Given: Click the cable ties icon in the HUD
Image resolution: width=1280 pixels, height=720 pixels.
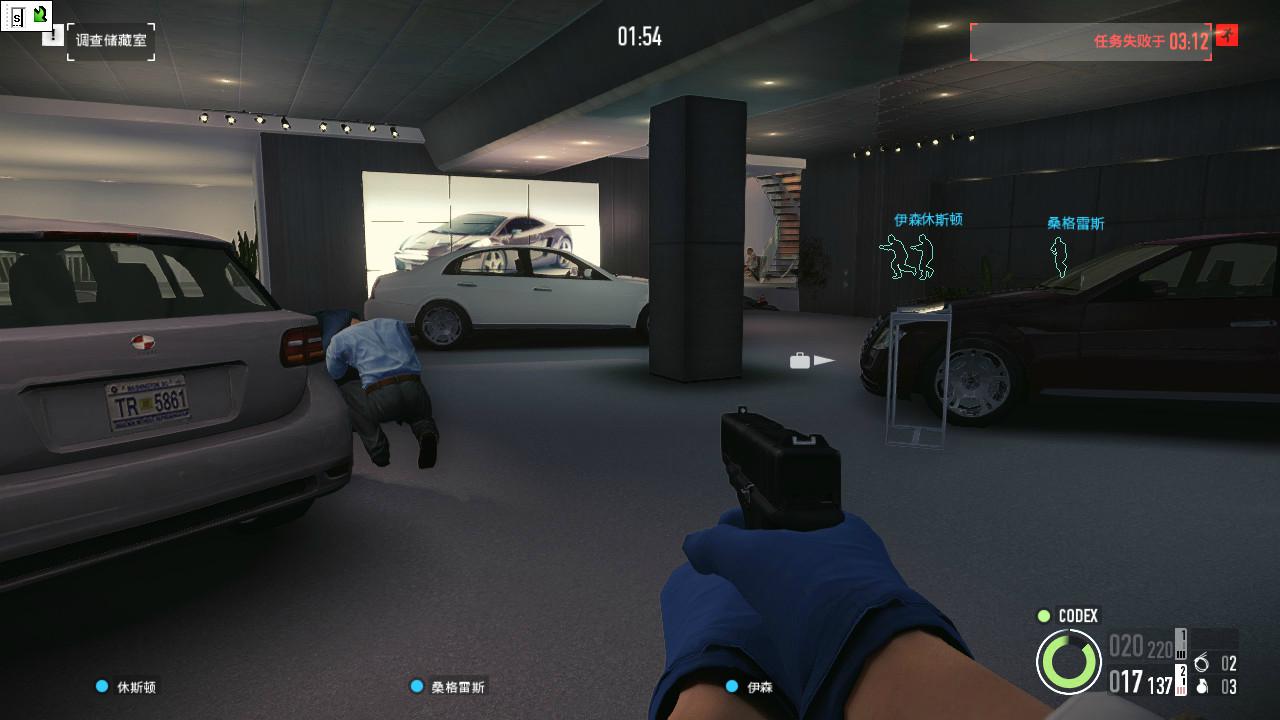Looking at the screenshot, I should (x=1202, y=663).
